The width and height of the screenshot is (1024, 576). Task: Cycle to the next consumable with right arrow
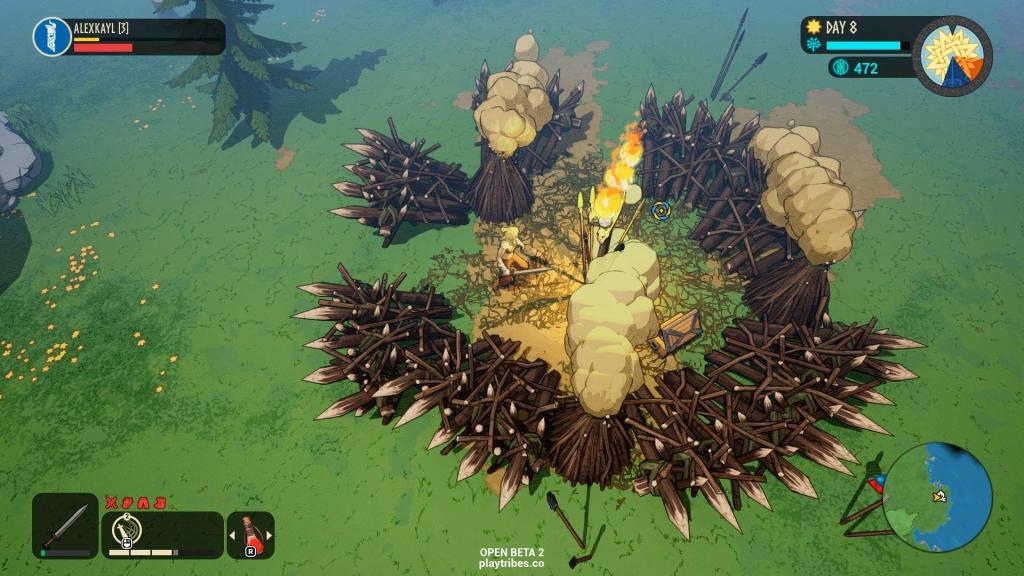268,535
